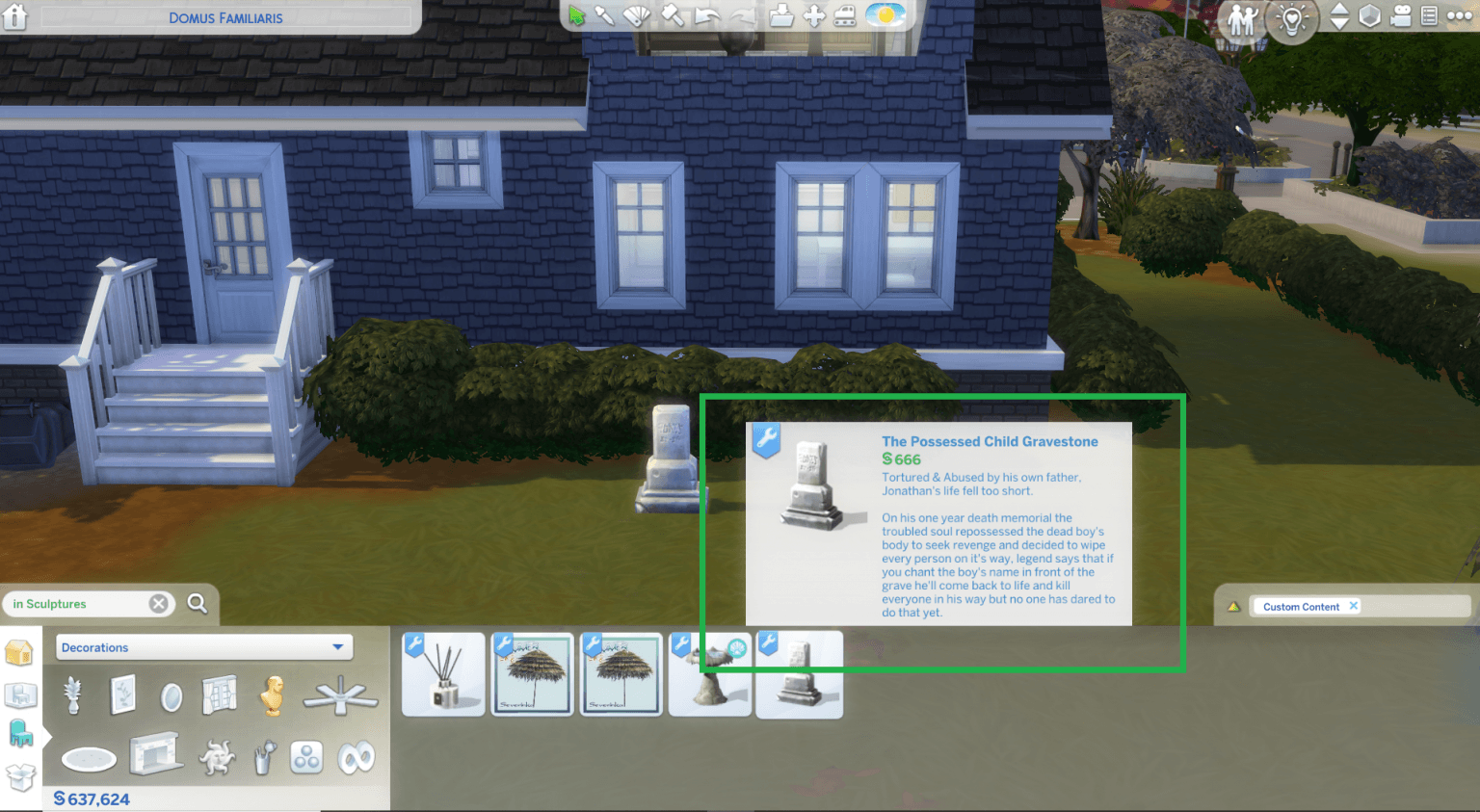Clear the 'in Sculptures' search query
The image size is (1480, 812).
158,603
